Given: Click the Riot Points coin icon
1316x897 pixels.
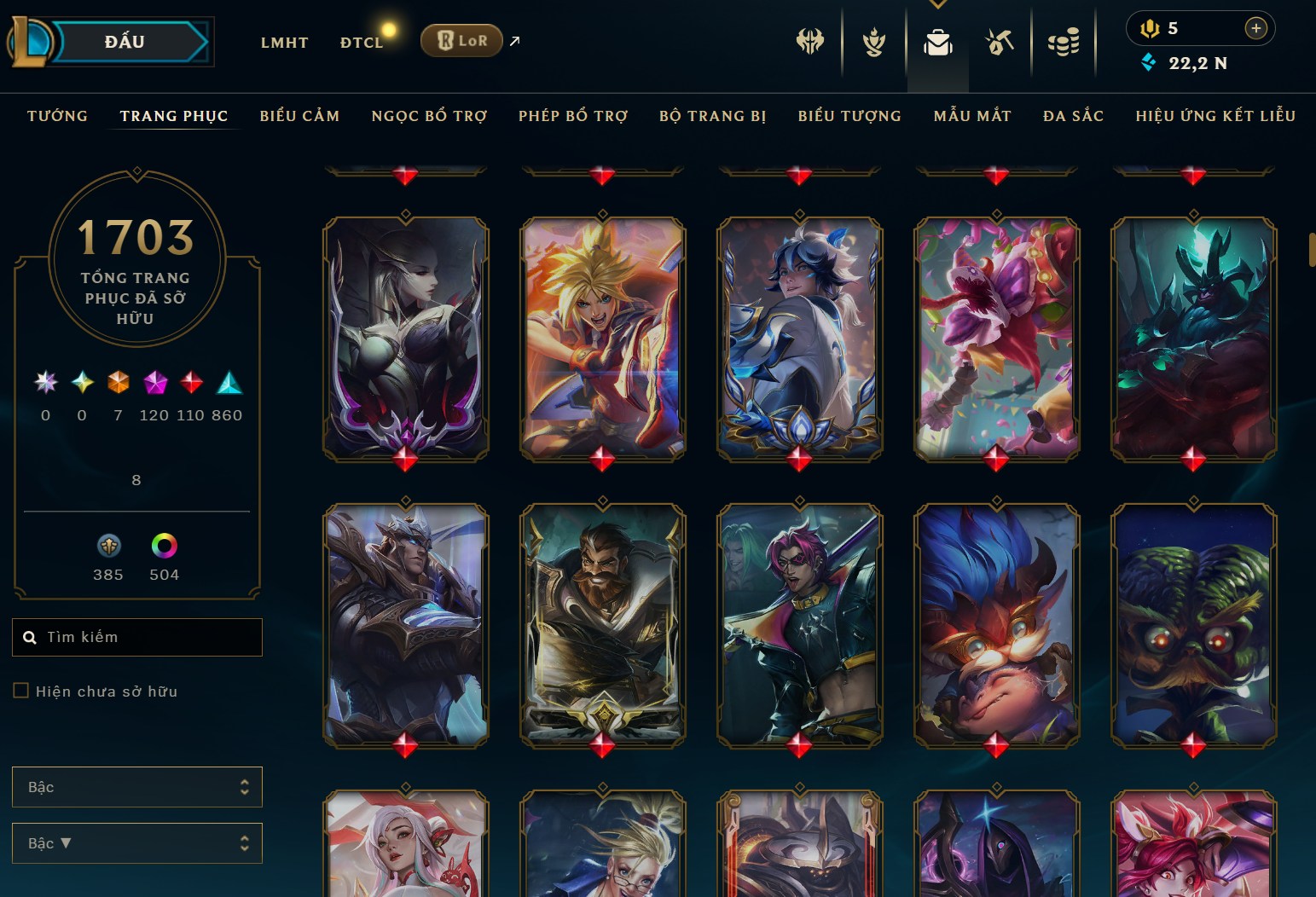Looking at the screenshot, I should [1147, 28].
